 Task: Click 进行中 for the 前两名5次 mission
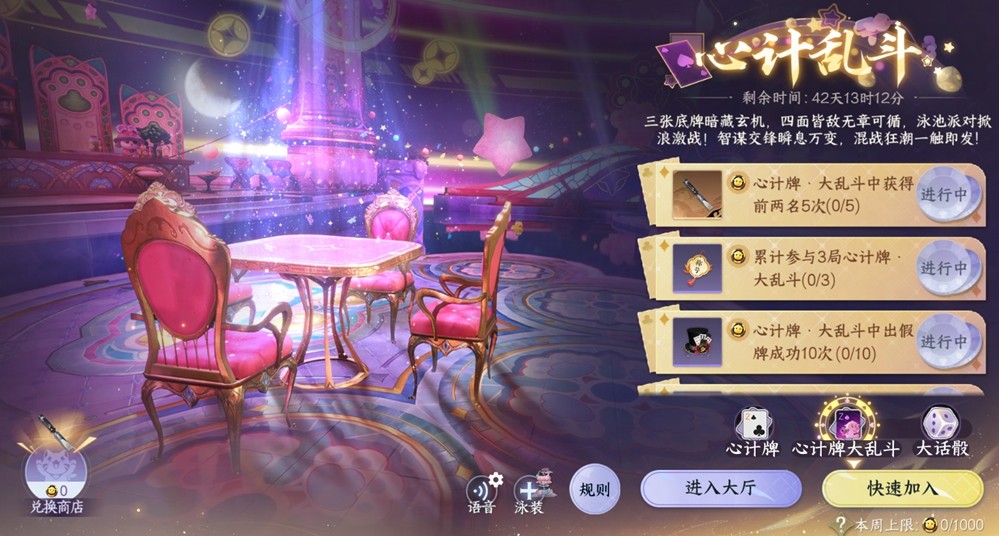coord(945,194)
